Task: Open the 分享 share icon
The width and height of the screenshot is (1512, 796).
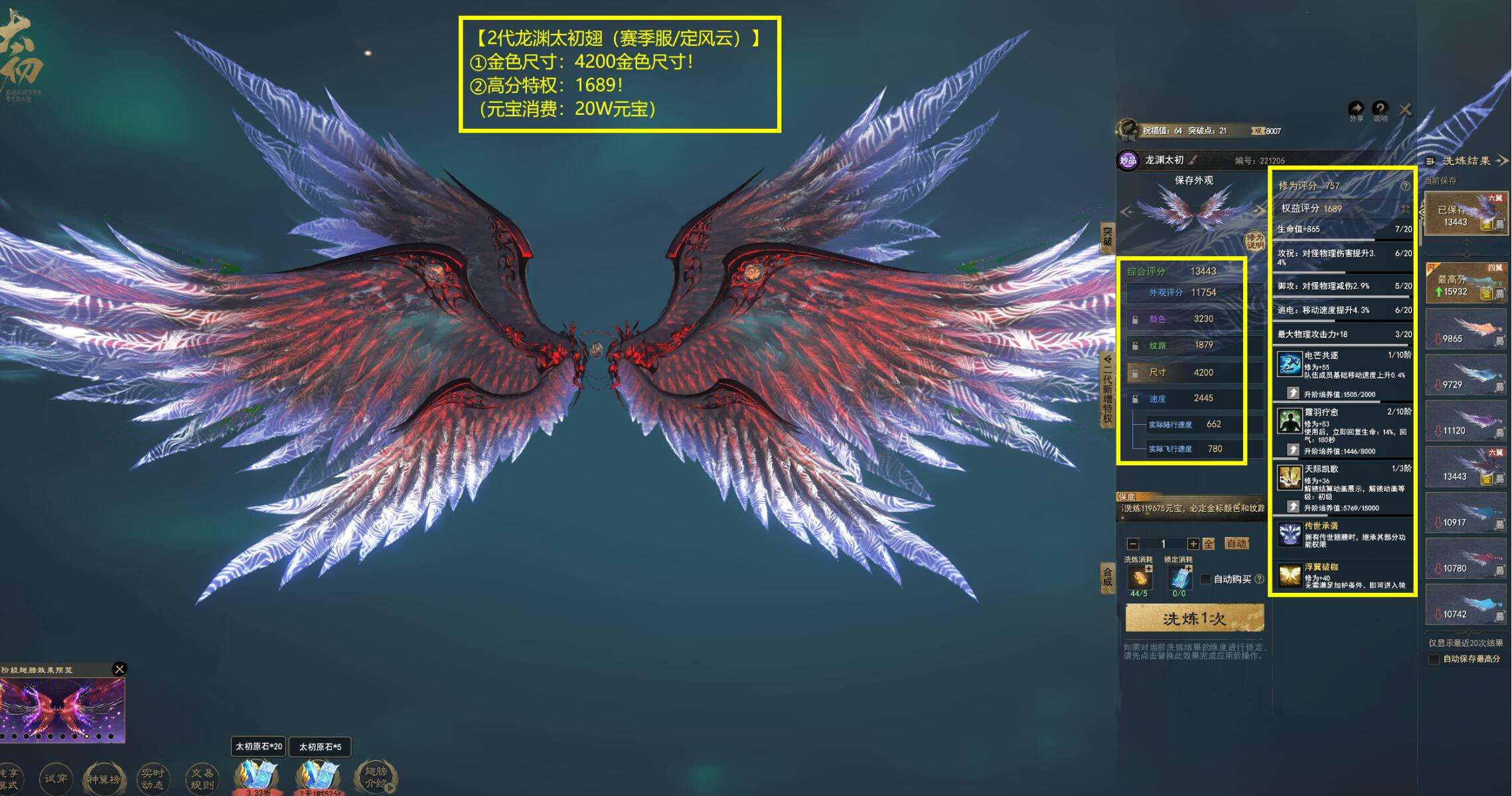Action: coord(1356,107)
